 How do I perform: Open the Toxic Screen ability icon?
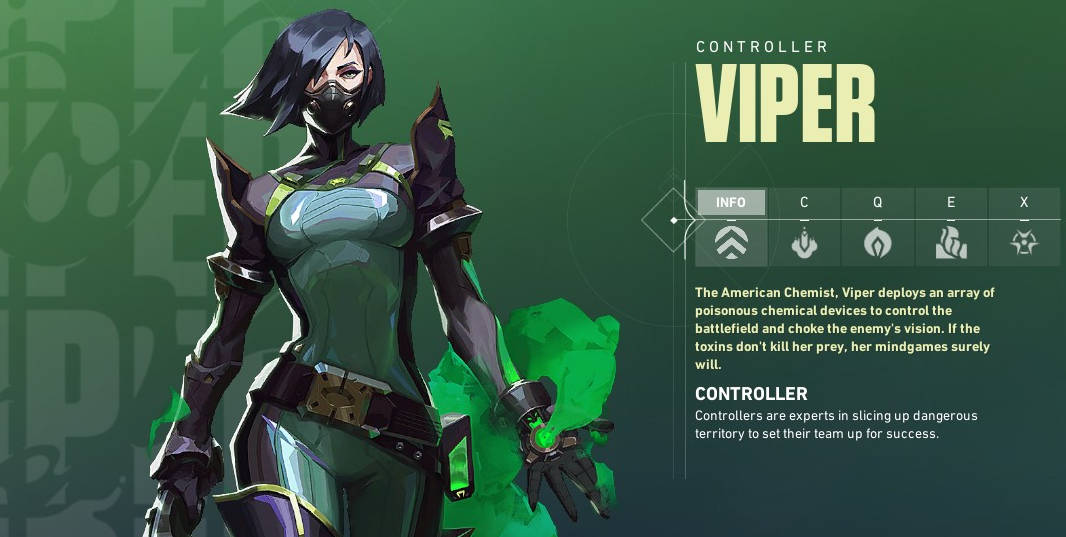[951, 243]
